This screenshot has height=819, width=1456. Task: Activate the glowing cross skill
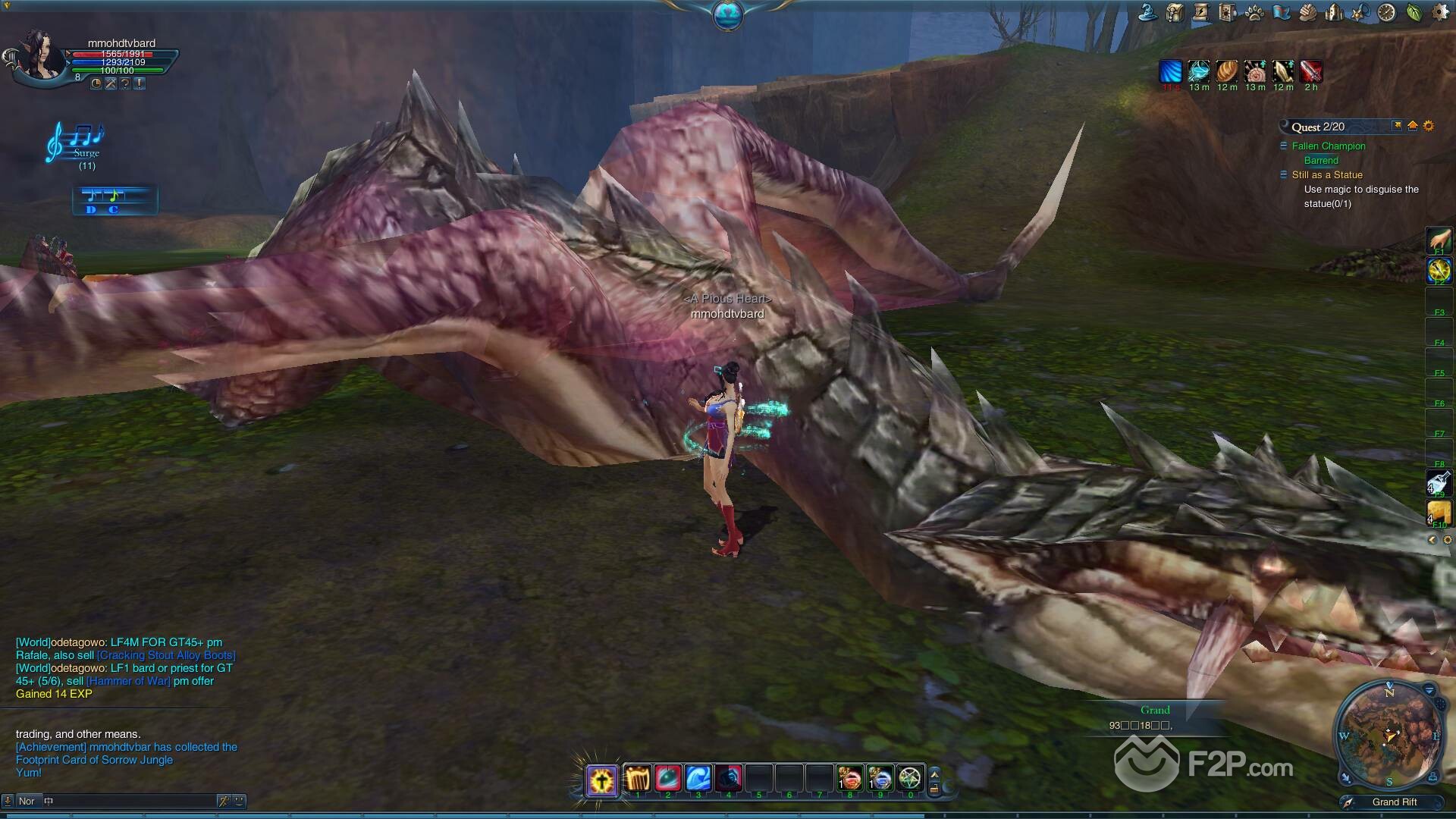(601, 780)
